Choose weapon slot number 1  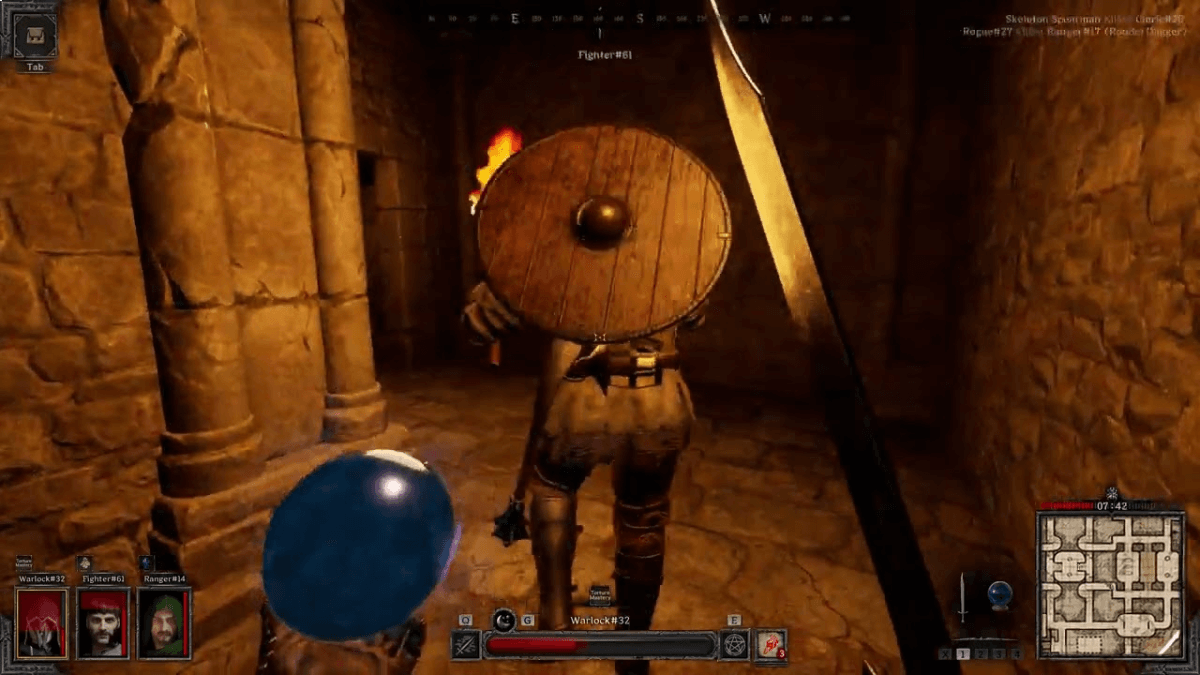click(963, 654)
